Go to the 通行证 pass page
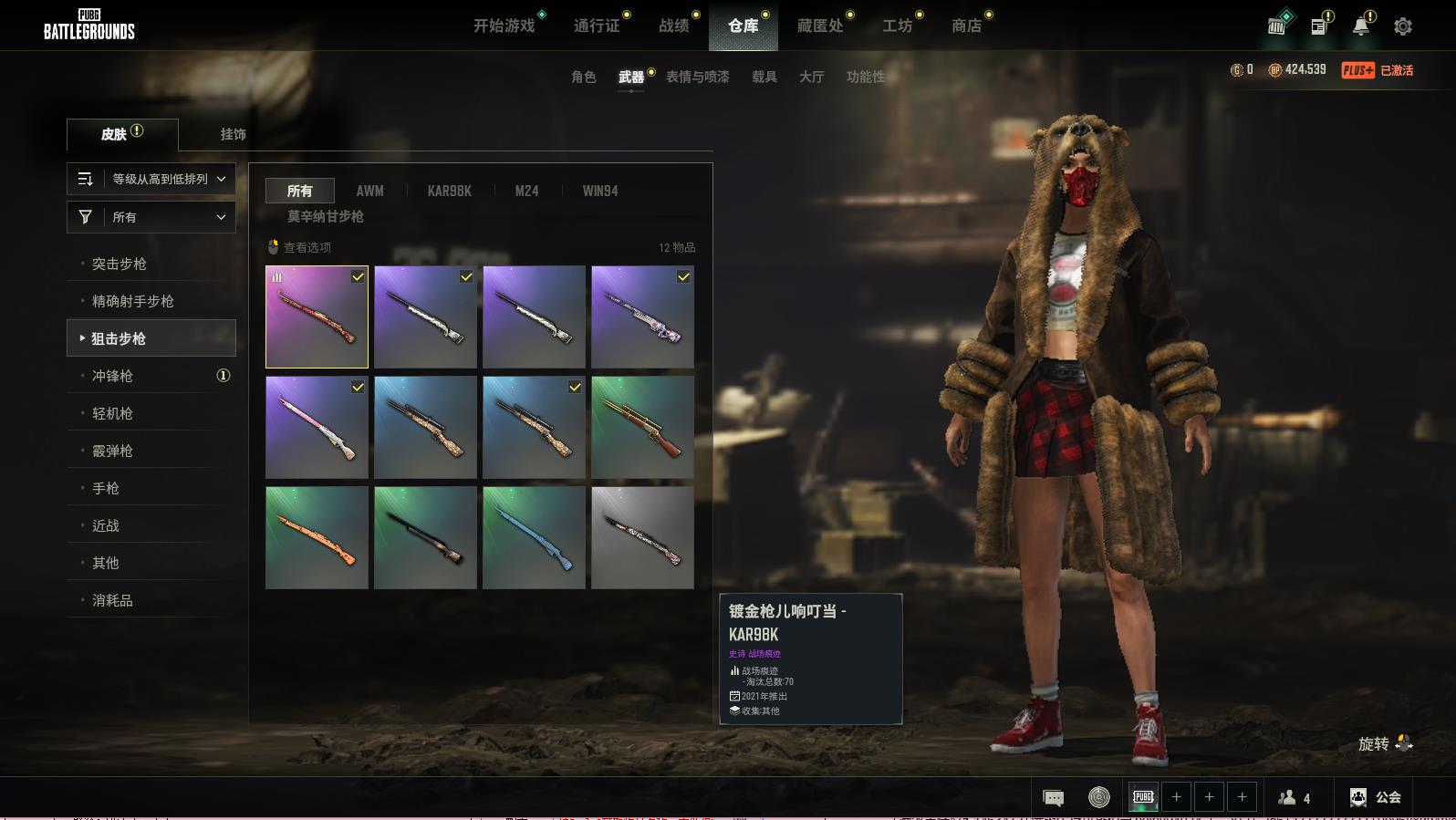 [597, 26]
